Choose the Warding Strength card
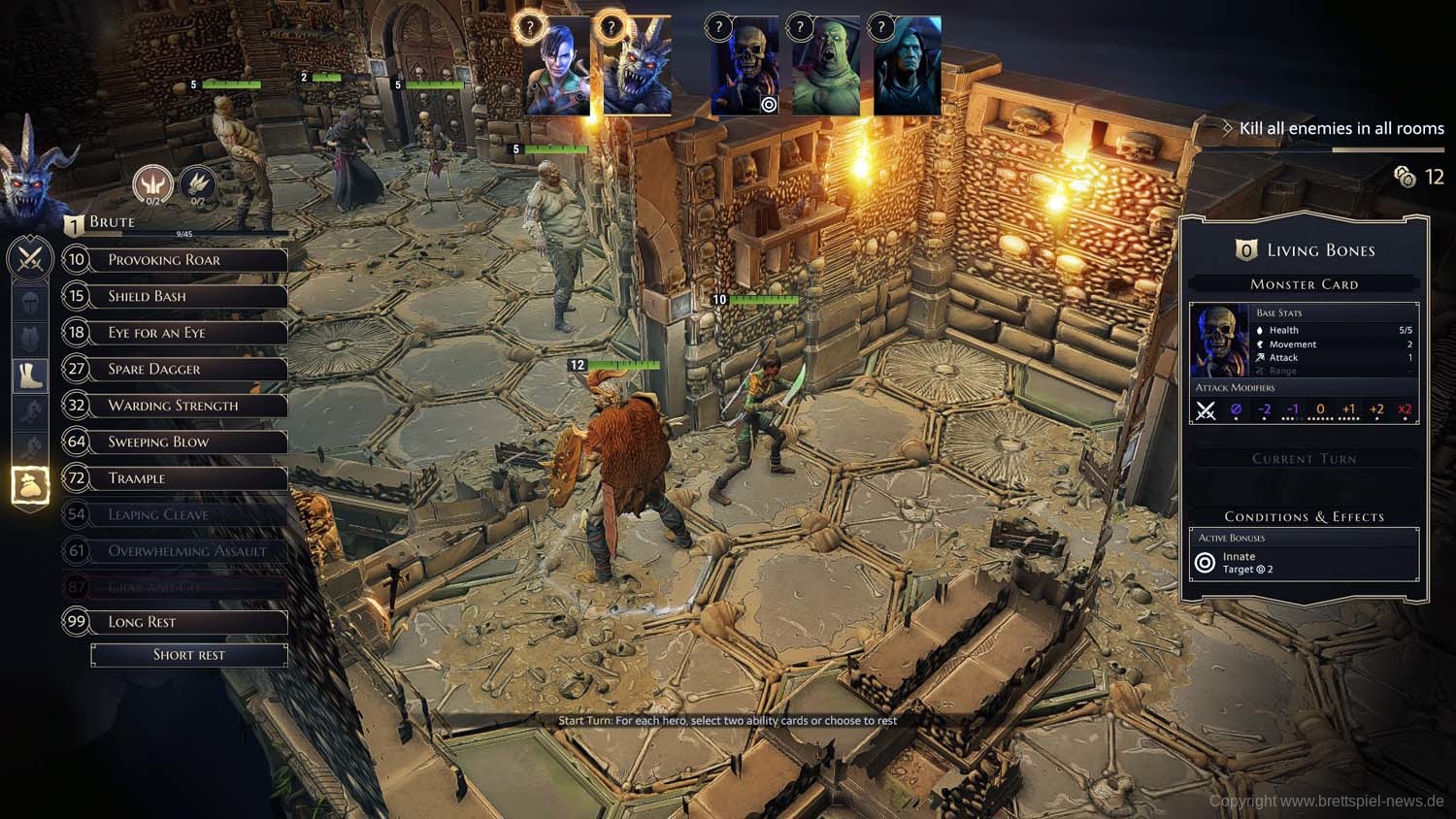Screen dimensions: 1456x819 click(x=175, y=406)
